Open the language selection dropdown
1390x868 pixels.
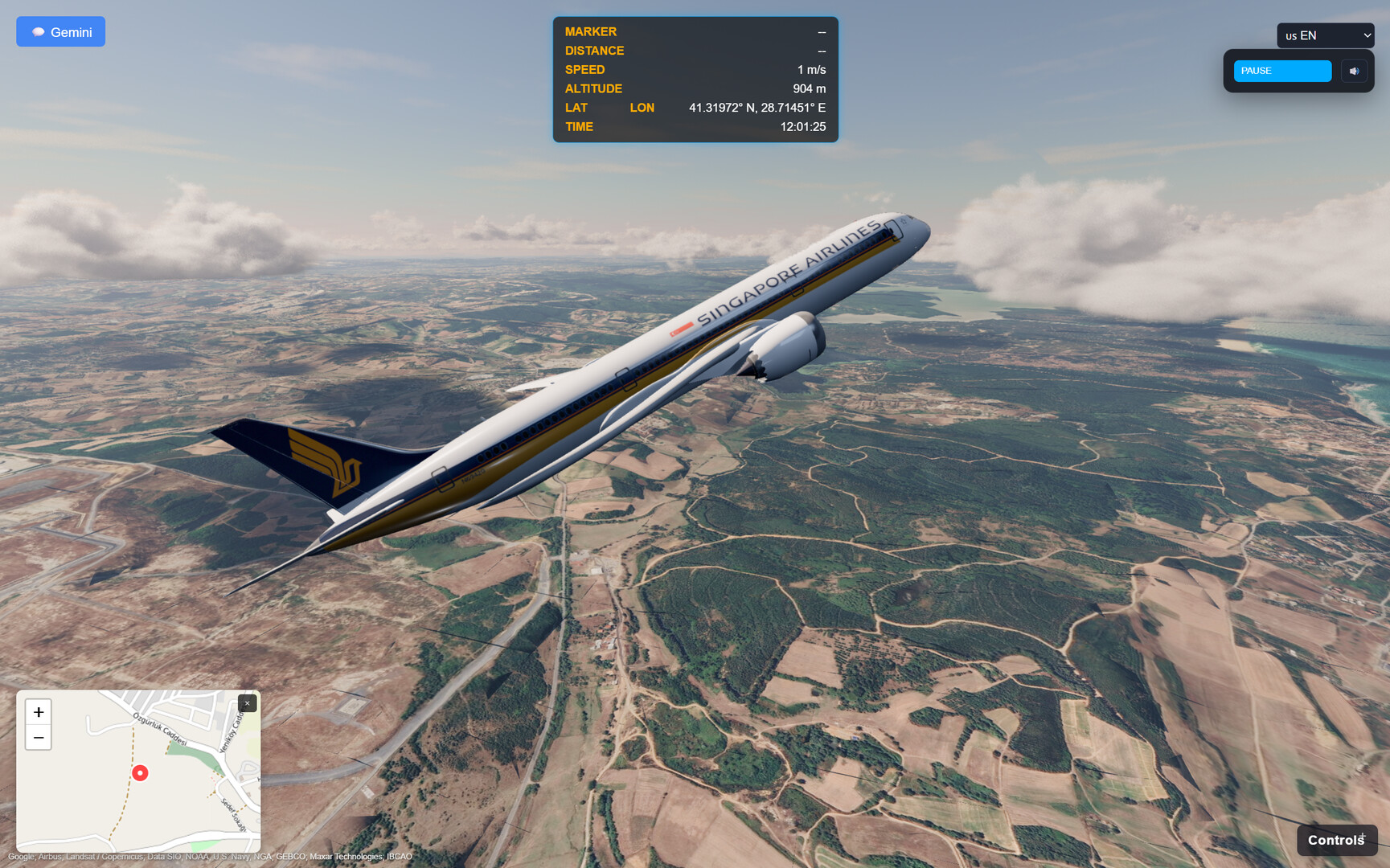tap(1325, 35)
